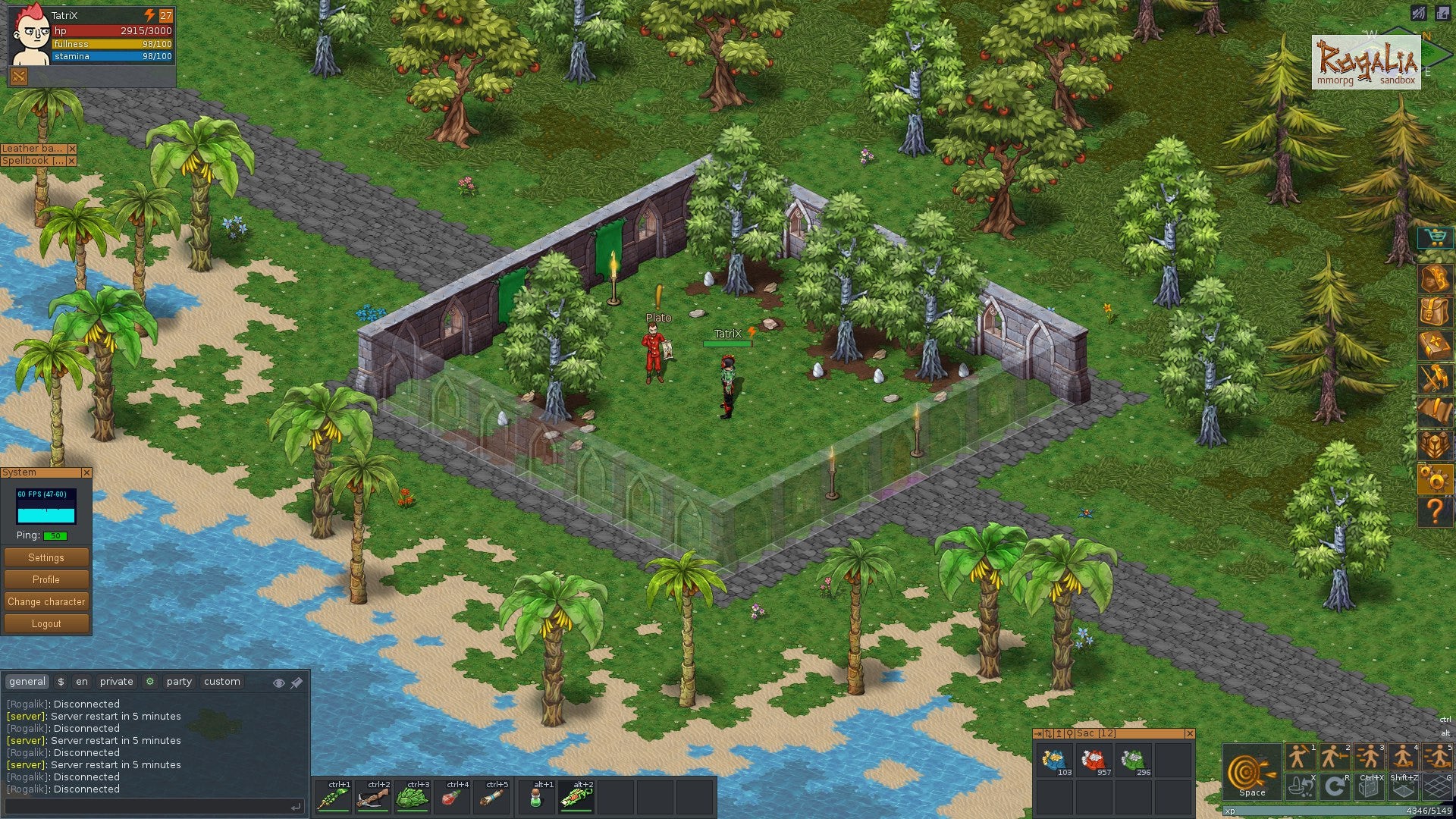Open the Settings menu
This screenshot has height=819, width=1456.
(x=46, y=557)
